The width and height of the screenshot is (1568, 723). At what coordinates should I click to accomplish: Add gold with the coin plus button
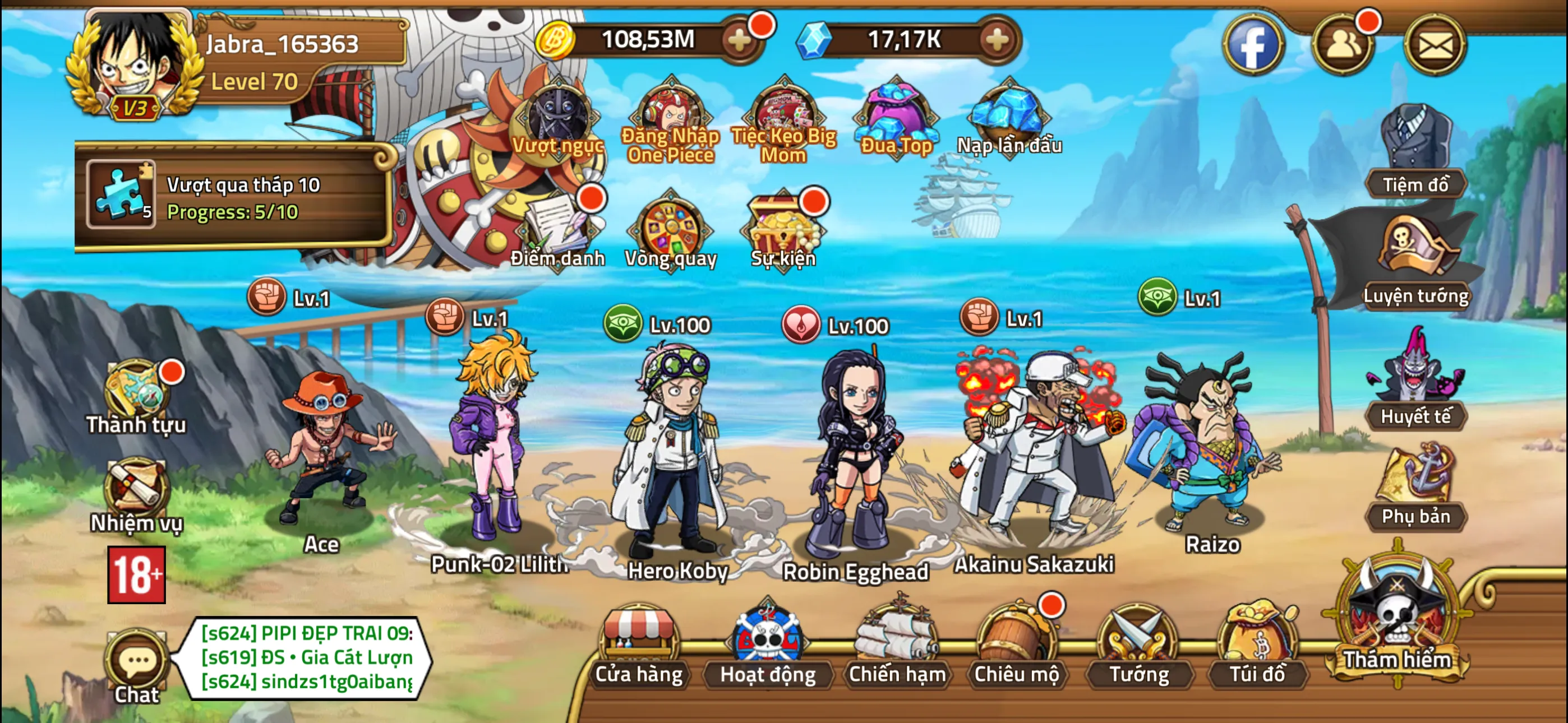tap(740, 41)
